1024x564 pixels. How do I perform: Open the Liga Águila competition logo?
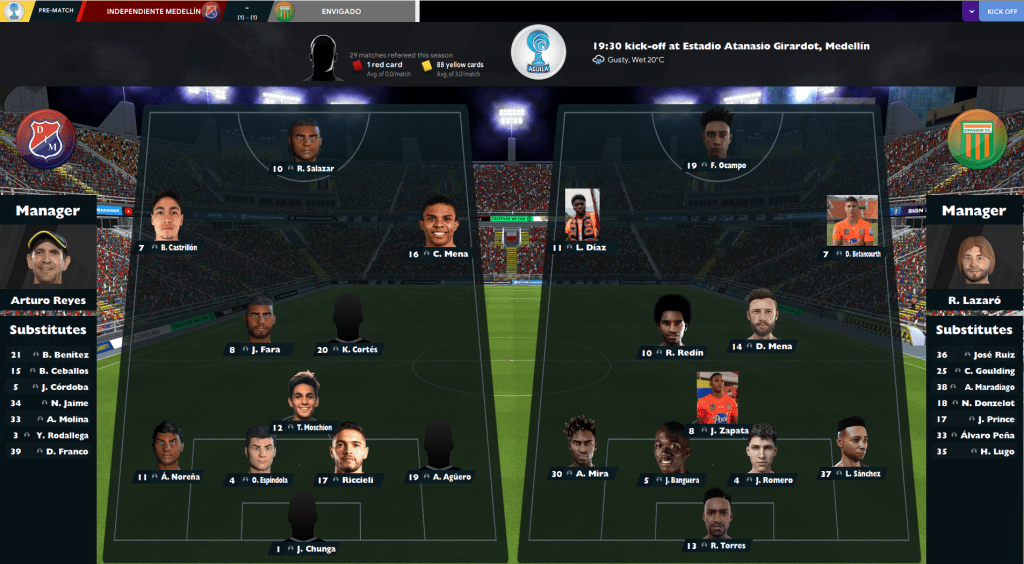pos(538,52)
